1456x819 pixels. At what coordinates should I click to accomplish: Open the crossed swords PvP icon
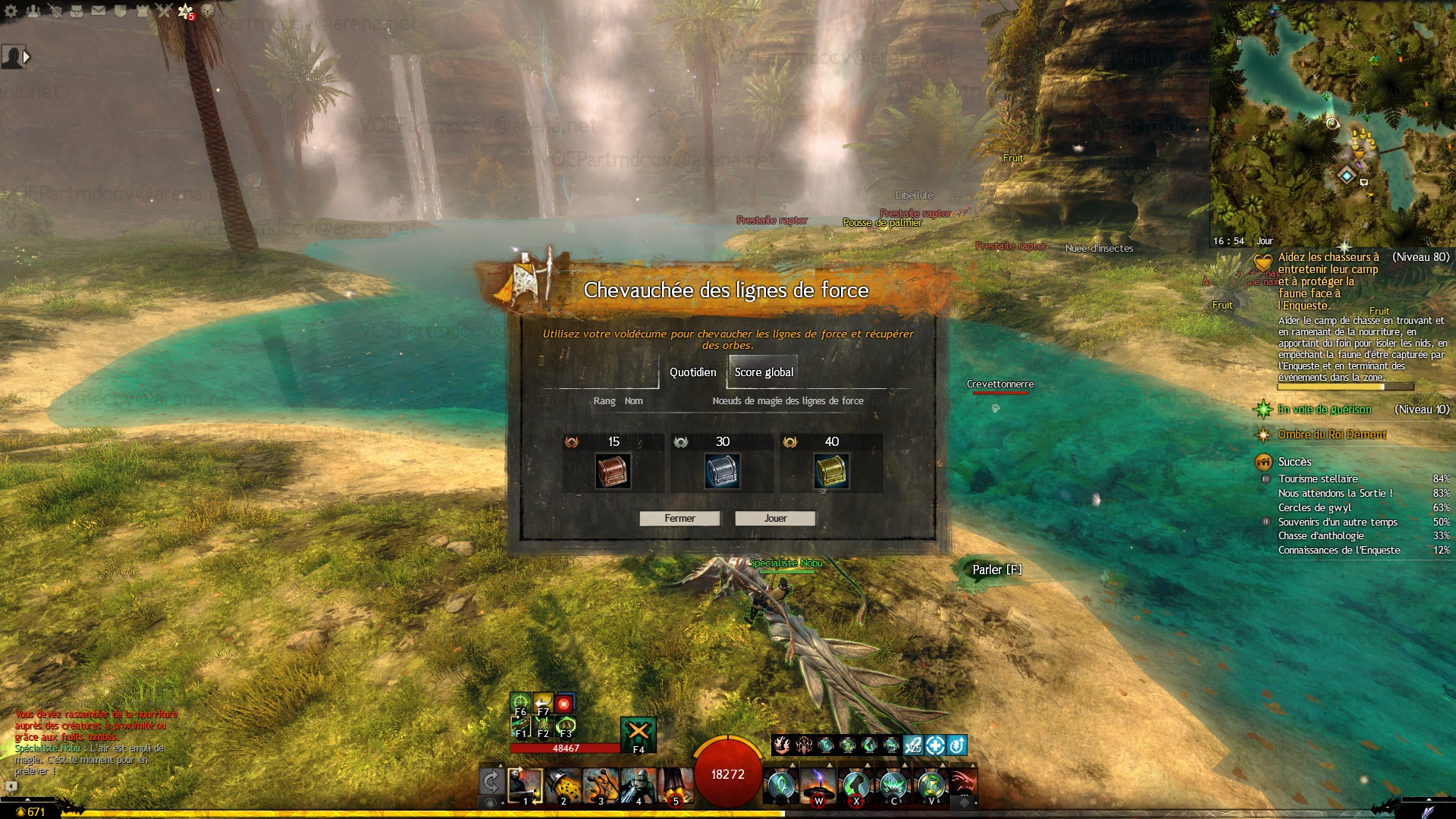(x=164, y=11)
